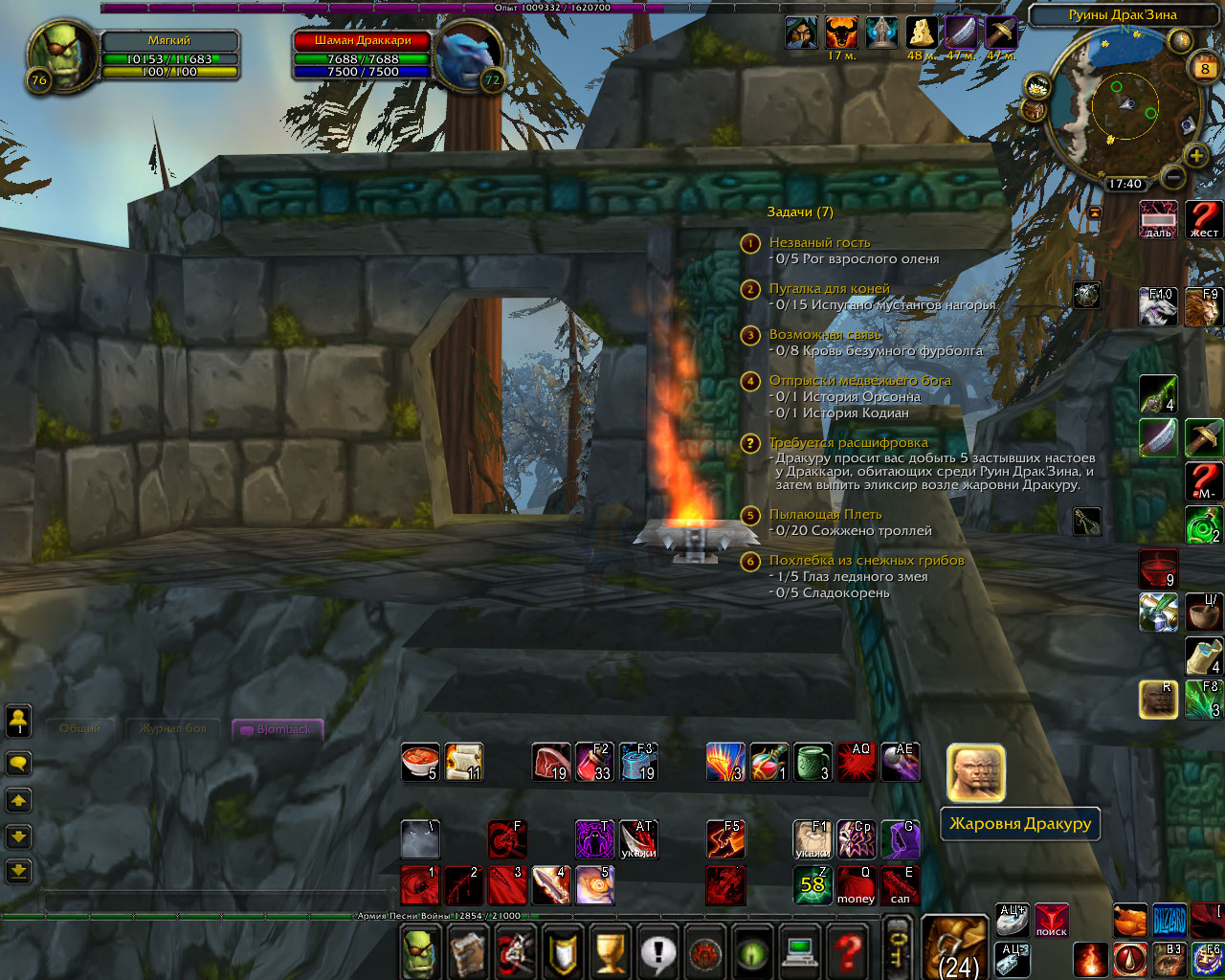Open the calendar showing day 8
Viewport: 1225px width, 980px height.
tap(1204, 68)
